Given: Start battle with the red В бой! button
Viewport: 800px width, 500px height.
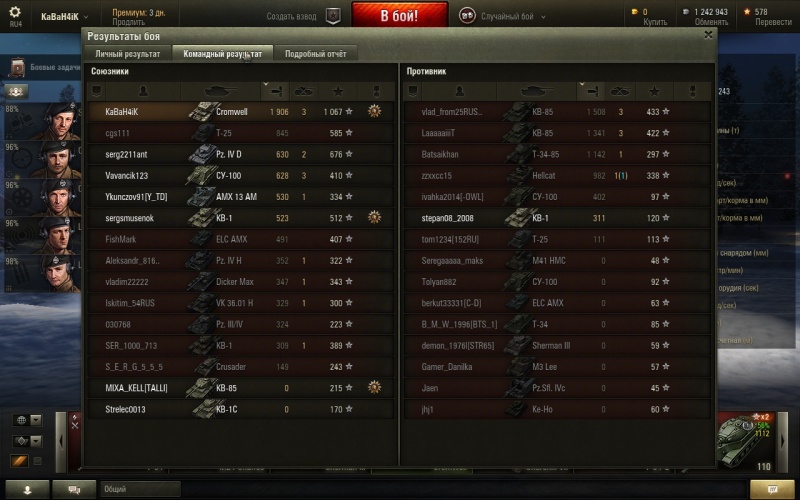Looking at the screenshot, I should [x=399, y=16].
